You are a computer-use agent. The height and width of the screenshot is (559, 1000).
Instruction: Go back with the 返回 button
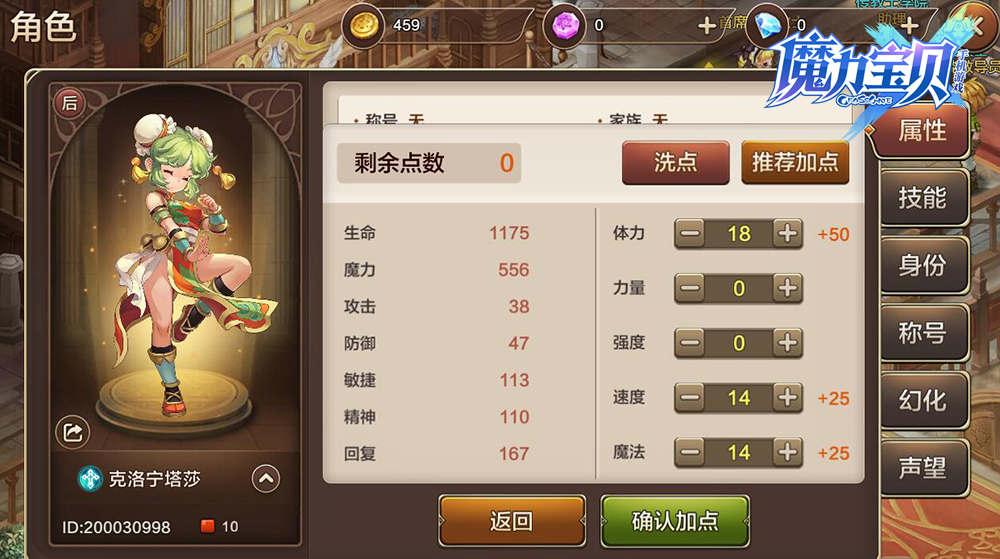point(511,521)
